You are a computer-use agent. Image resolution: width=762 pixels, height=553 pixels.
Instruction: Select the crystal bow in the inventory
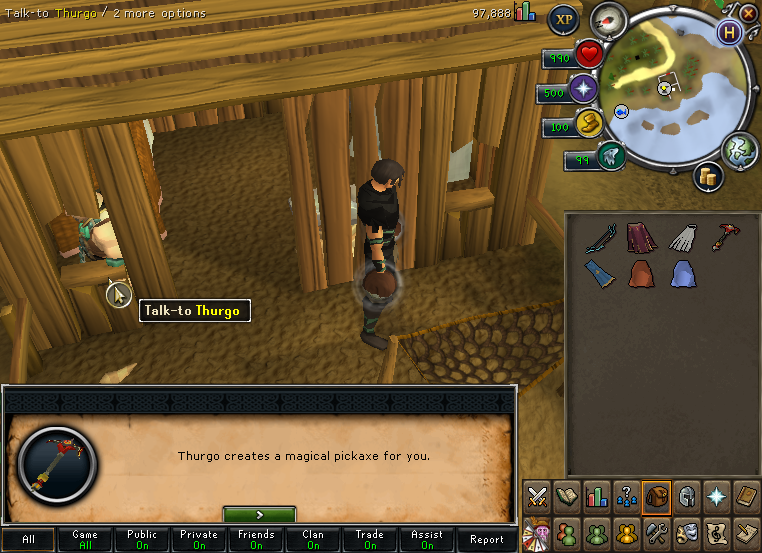tap(600, 238)
